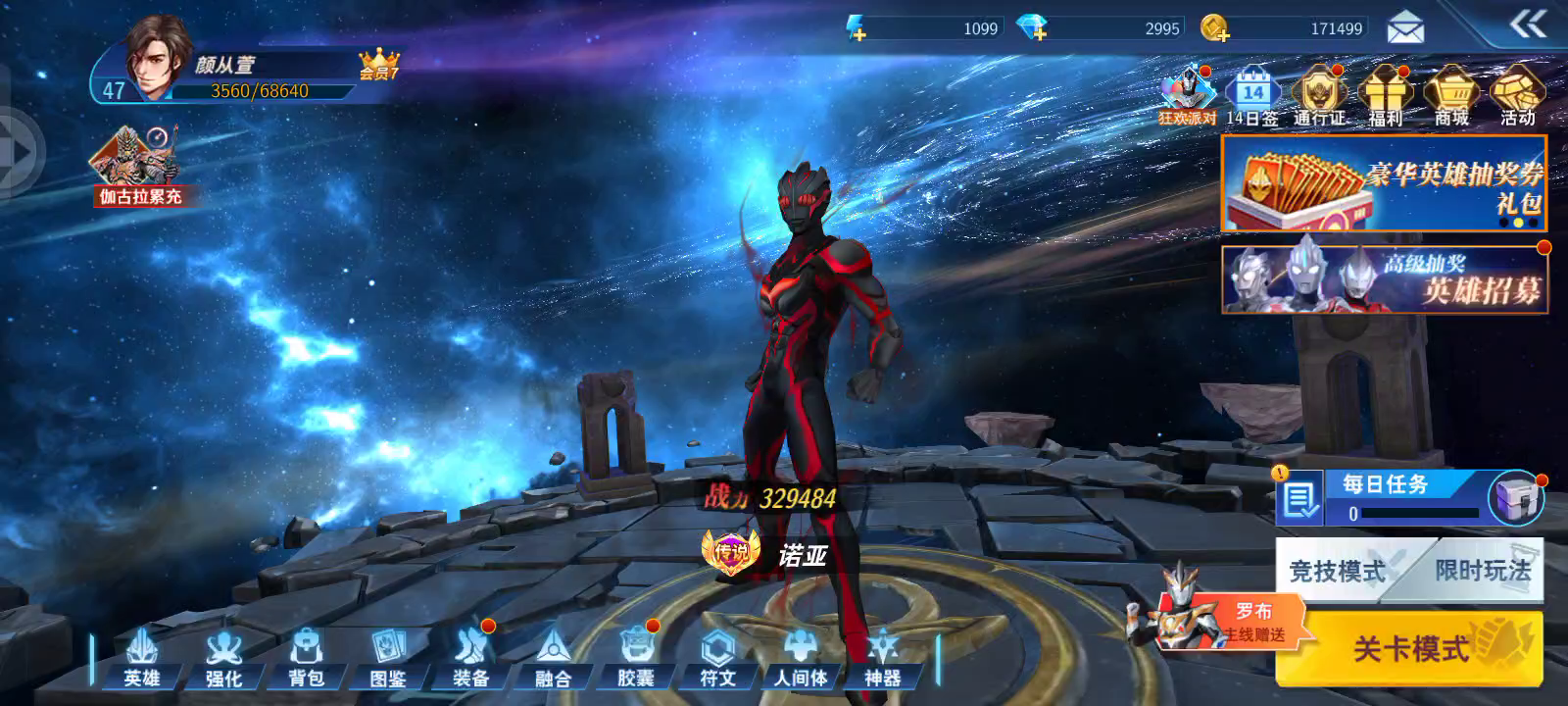Start 关卡模式 stage mode
This screenshot has height=706, width=1568.
click(1411, 647)
